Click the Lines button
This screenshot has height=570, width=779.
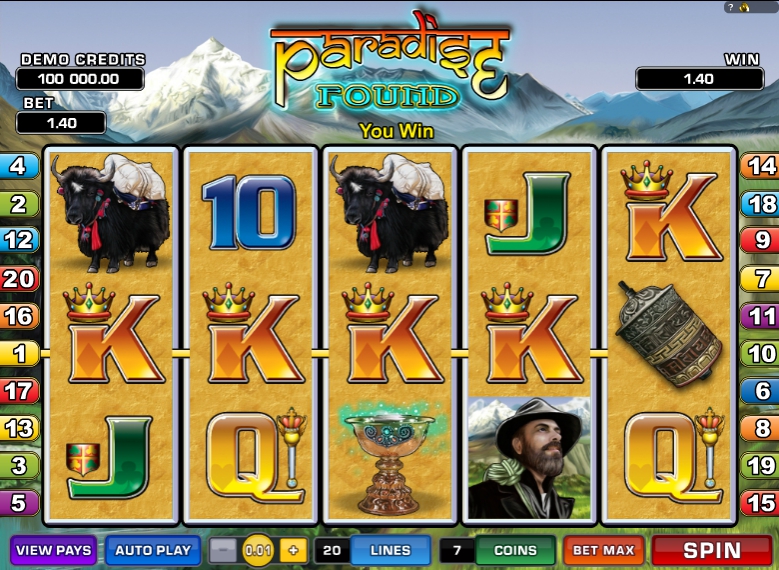pos(390,550)
